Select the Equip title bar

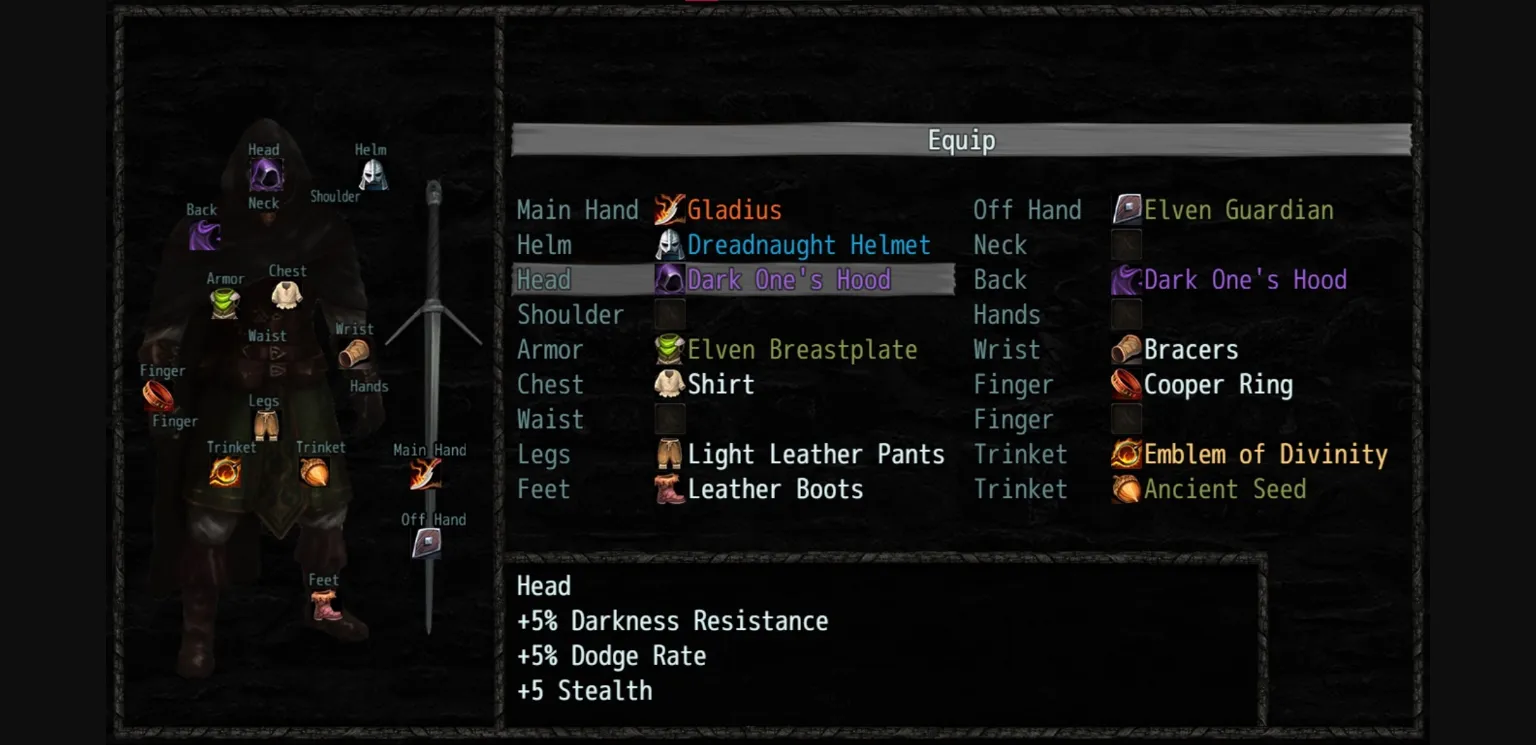tap(960, 140)
